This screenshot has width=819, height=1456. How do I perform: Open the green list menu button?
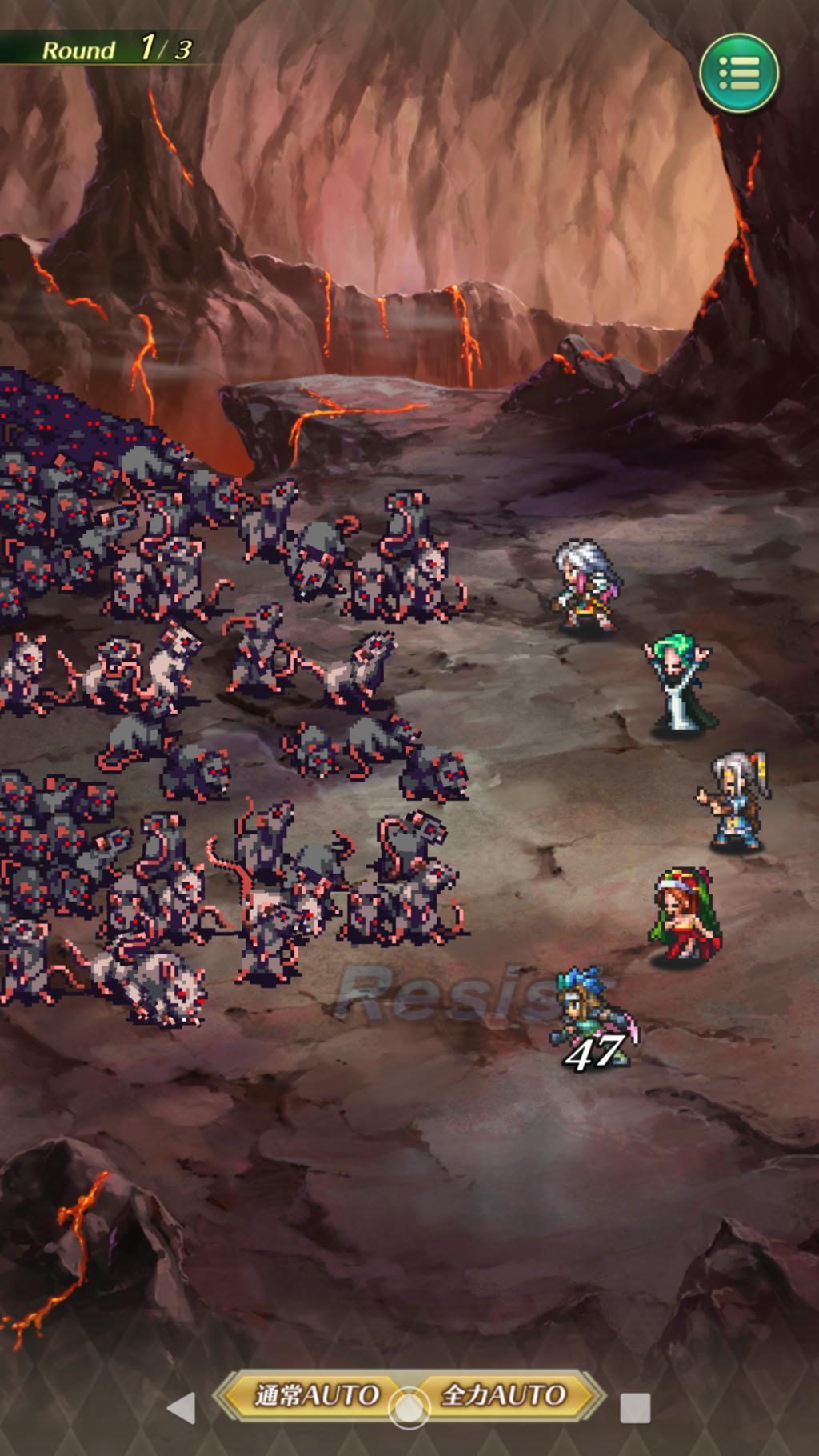(x=739, y=74)
